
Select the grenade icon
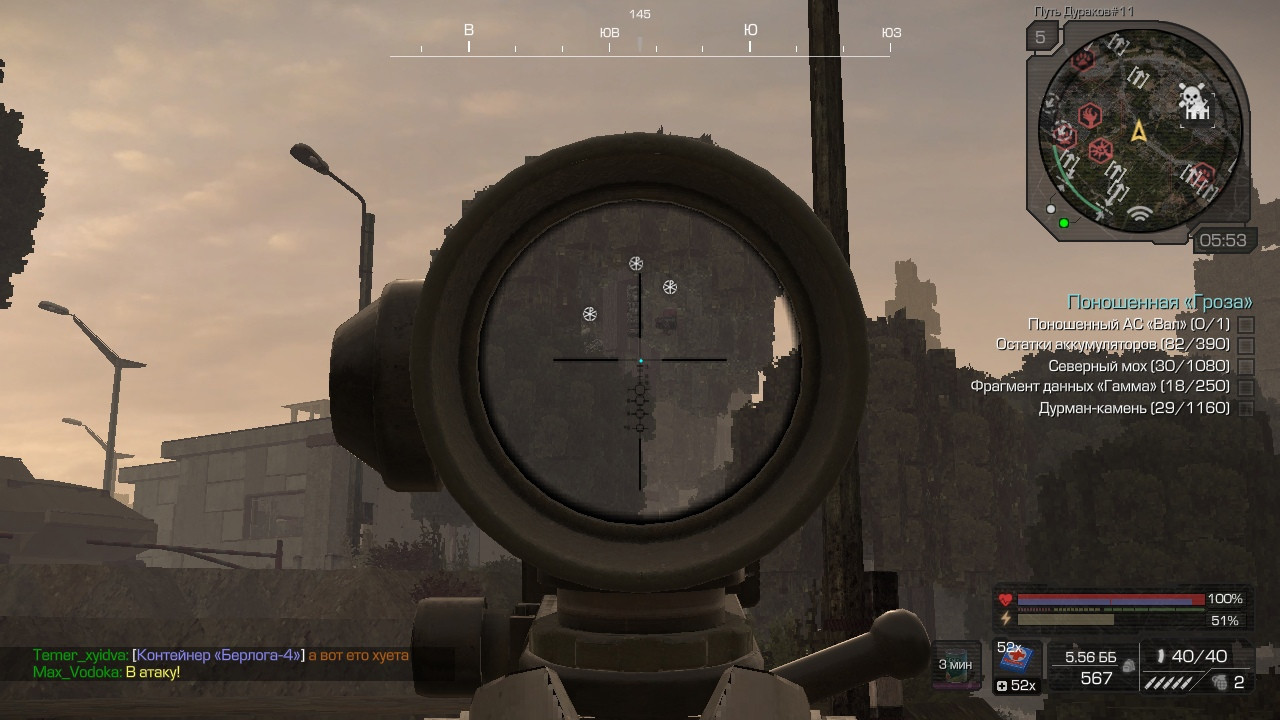pos(1218,683)
